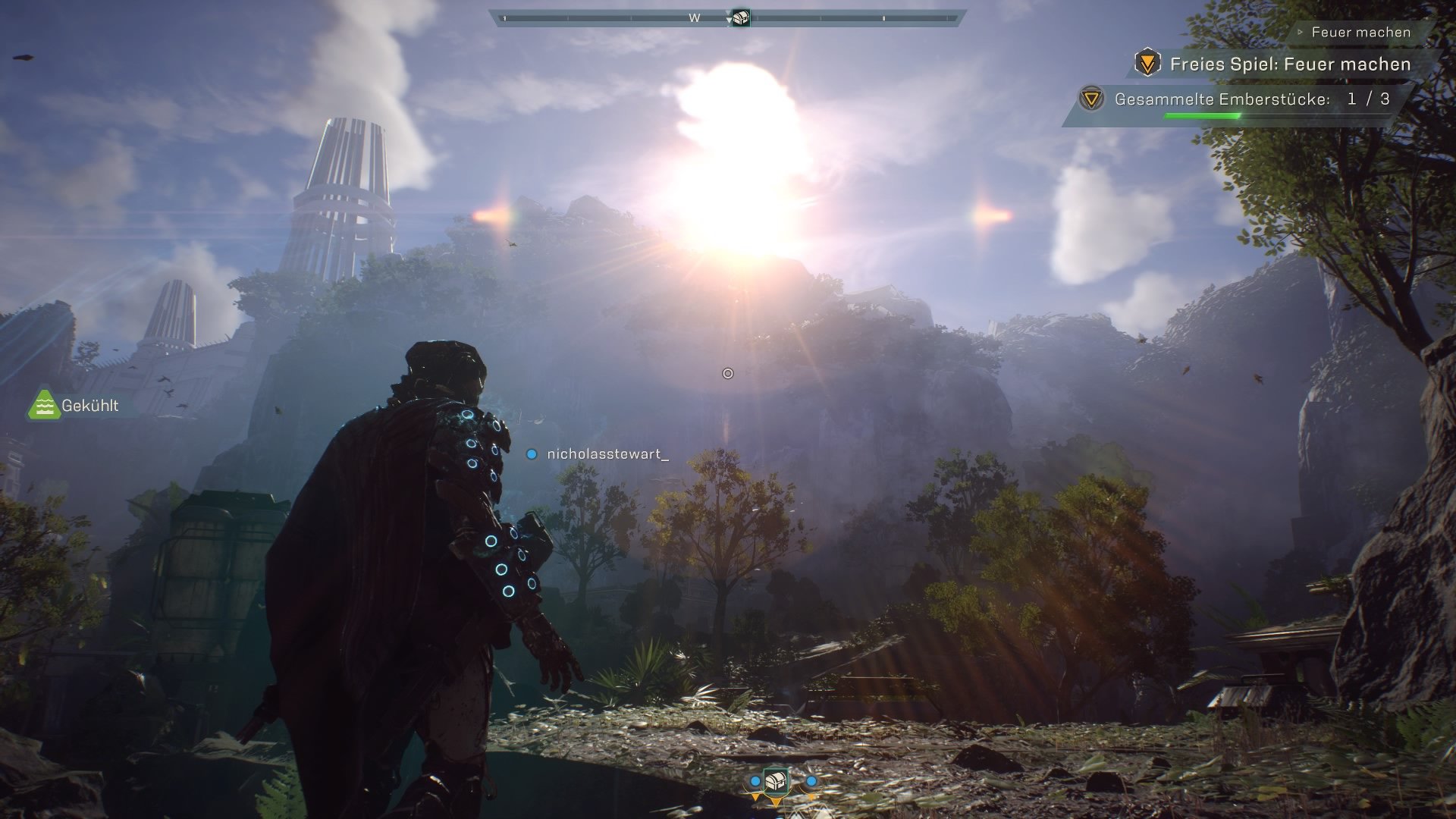This screenshot has height=819, width=1456.
Task: Select the nicholasstewart_ player name tag
Action: tap(607, 454)
